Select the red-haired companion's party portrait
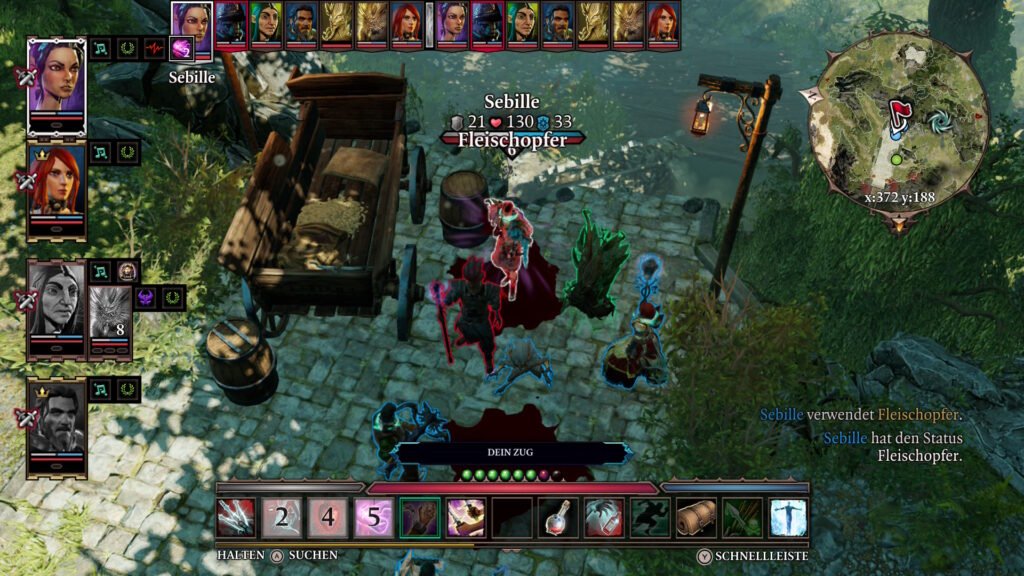 (x=56, y=185)
